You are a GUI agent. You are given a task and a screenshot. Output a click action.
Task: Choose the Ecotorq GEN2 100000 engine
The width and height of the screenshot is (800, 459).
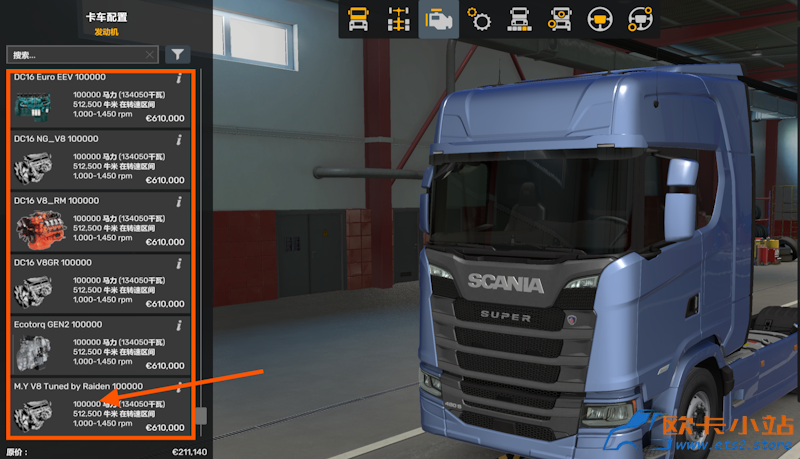(x=99, y=346)
